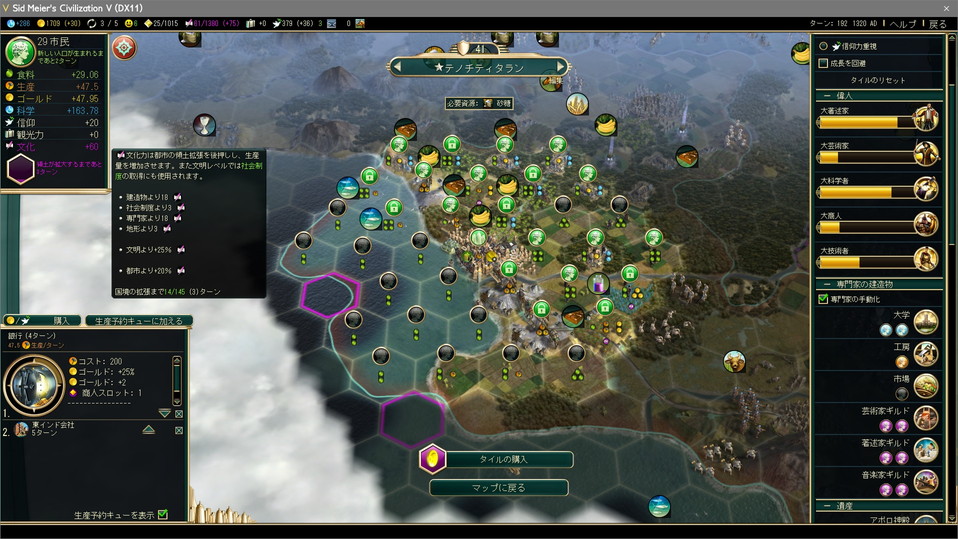Screen dimensions: 958x539
Task: Collapse the 専門家の建造物 section header
Action: coord(829,284)
